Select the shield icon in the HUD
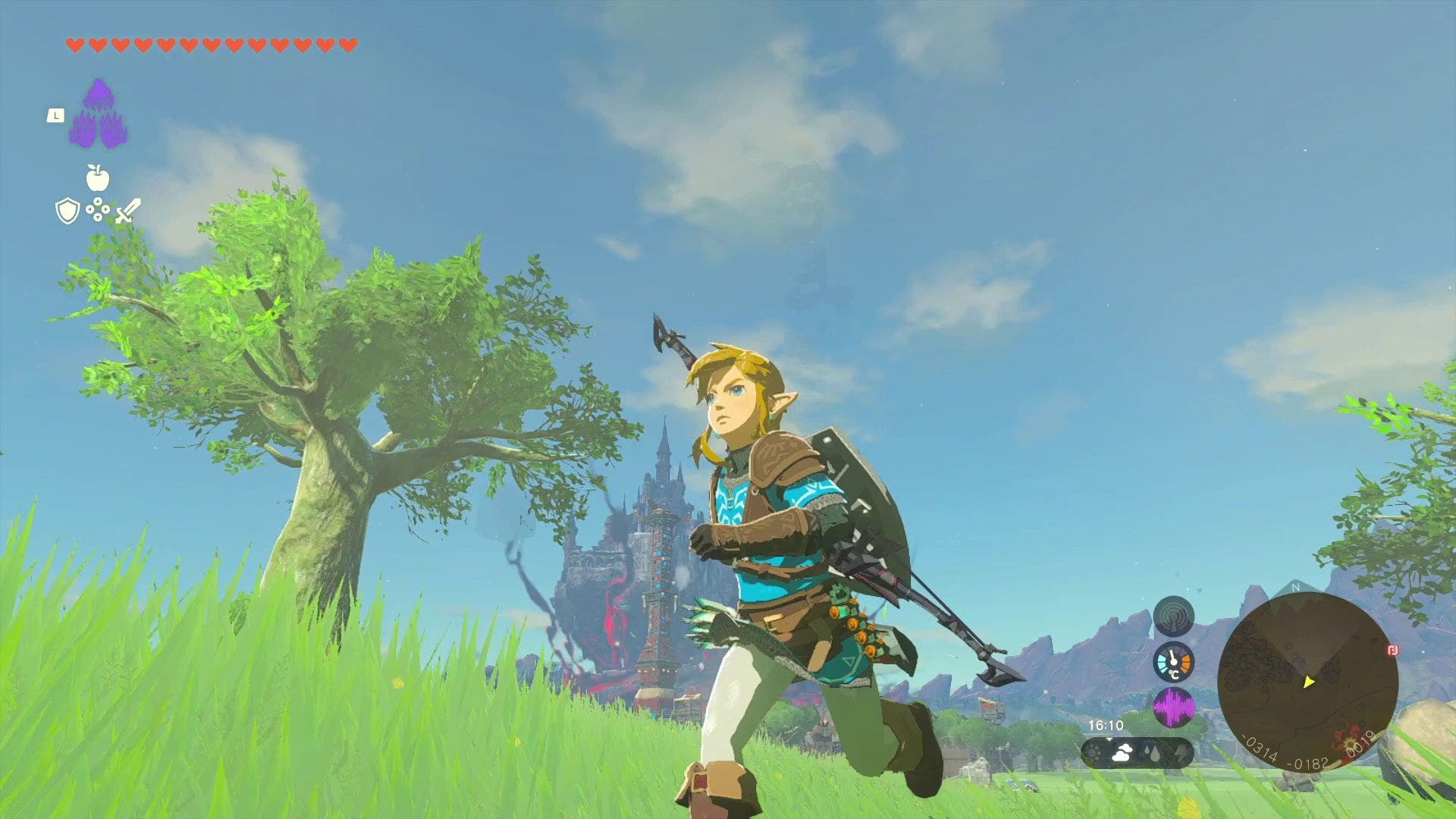This screenshot has height=819, width=1456. (x=67, y=210)
